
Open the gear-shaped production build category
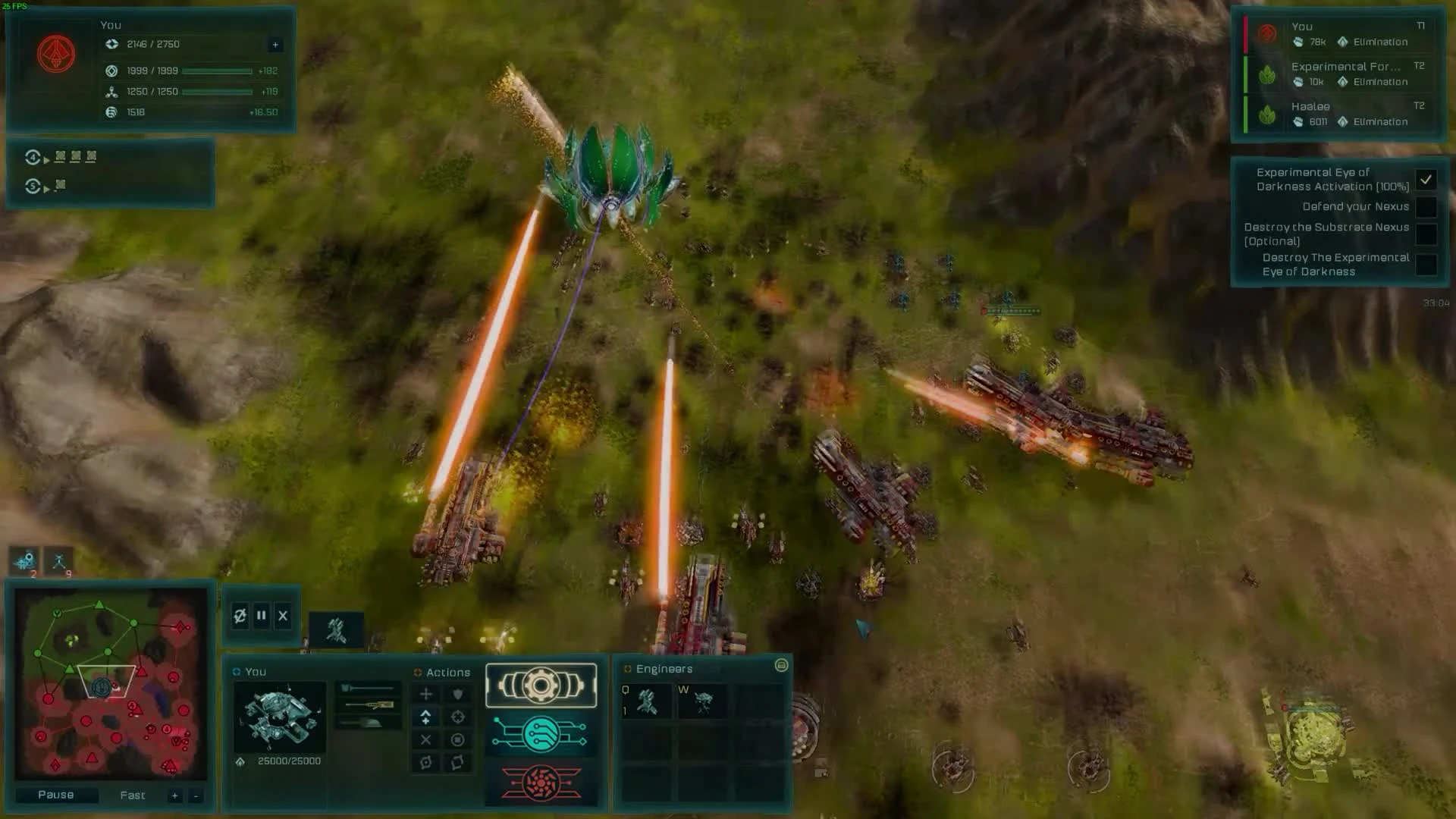pos(541,685)
